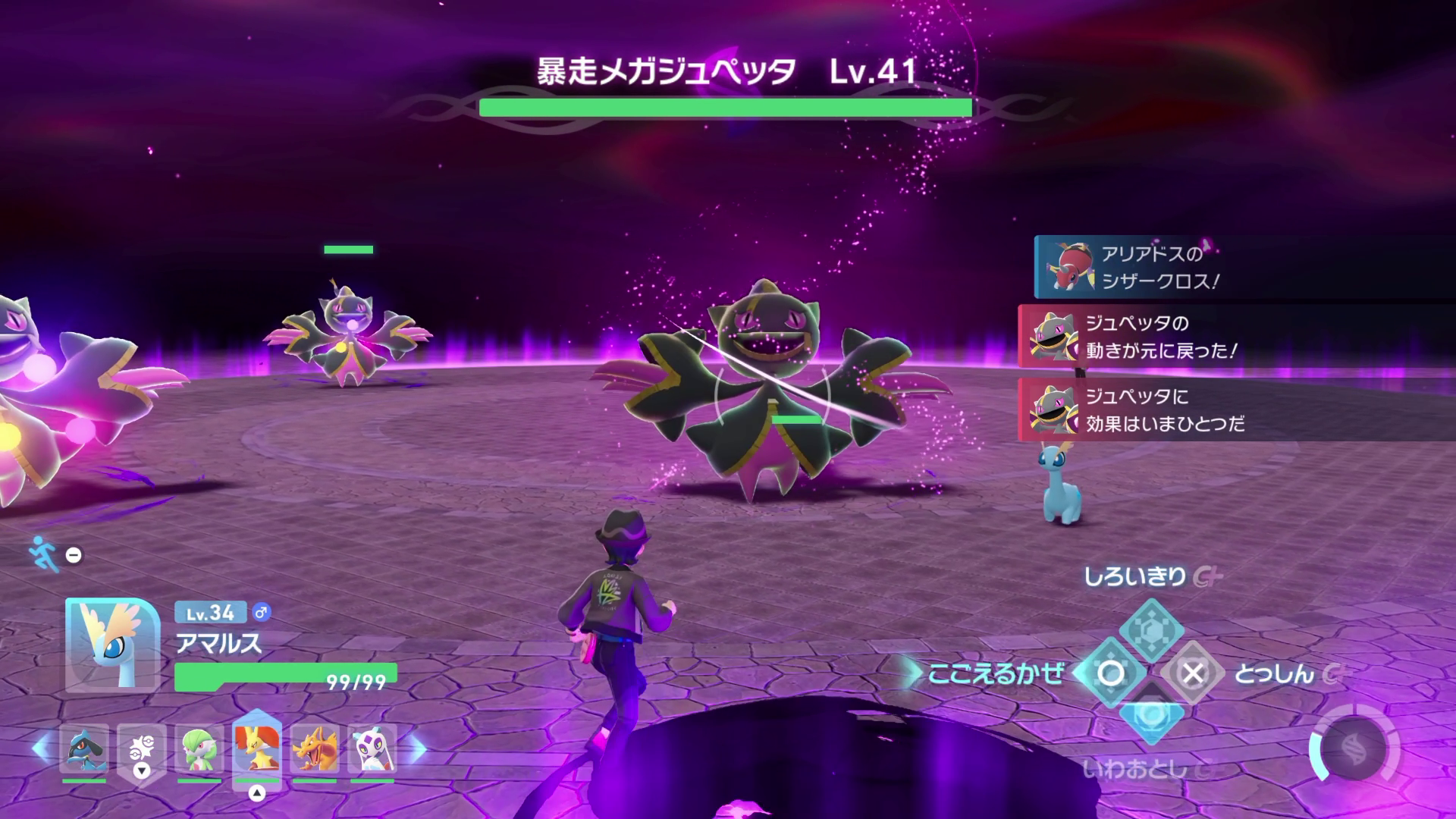
Task: Select Riolu in the party bar
Action: (84, 749)
